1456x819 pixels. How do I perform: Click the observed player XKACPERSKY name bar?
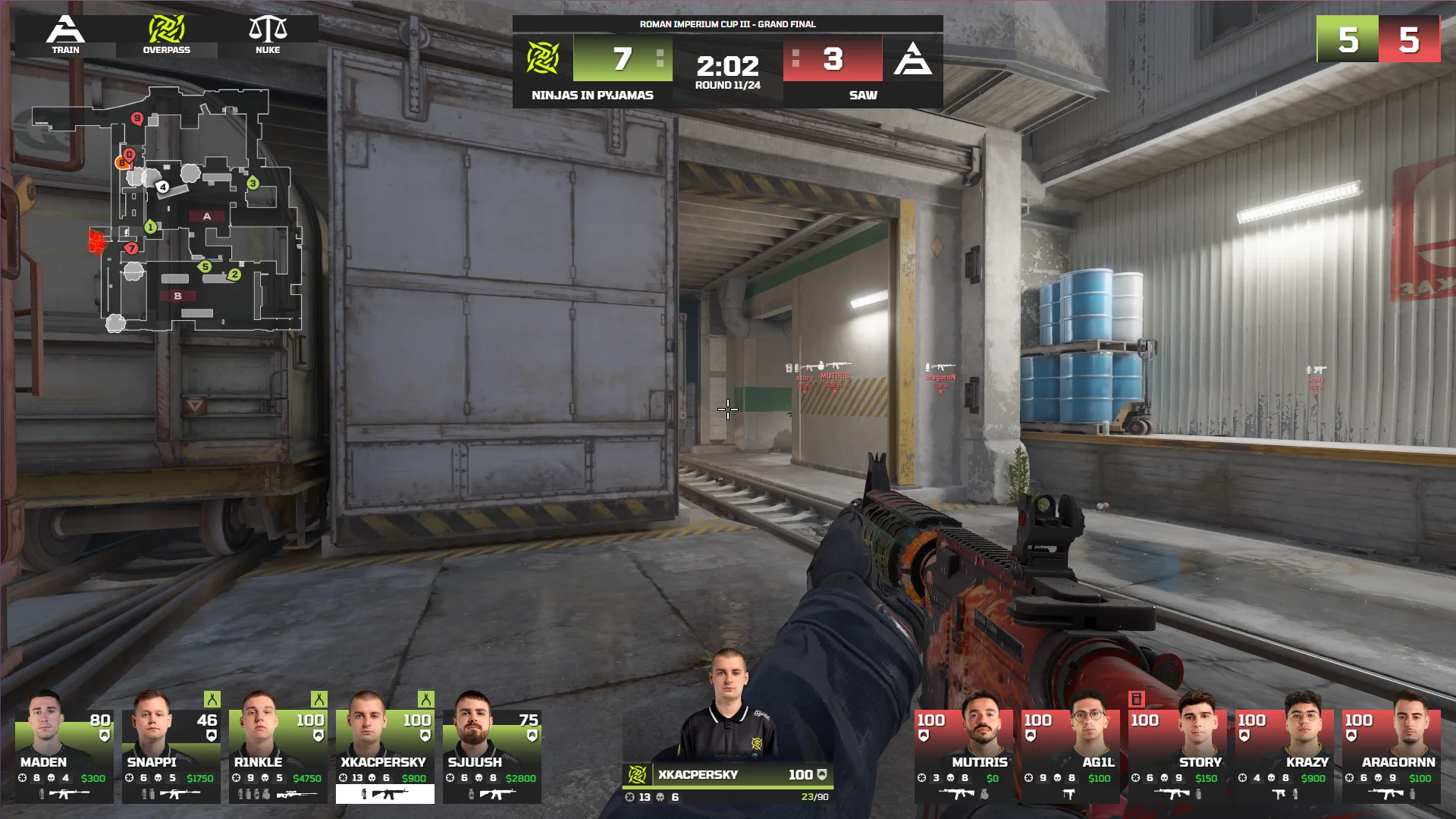click(726, 774)
